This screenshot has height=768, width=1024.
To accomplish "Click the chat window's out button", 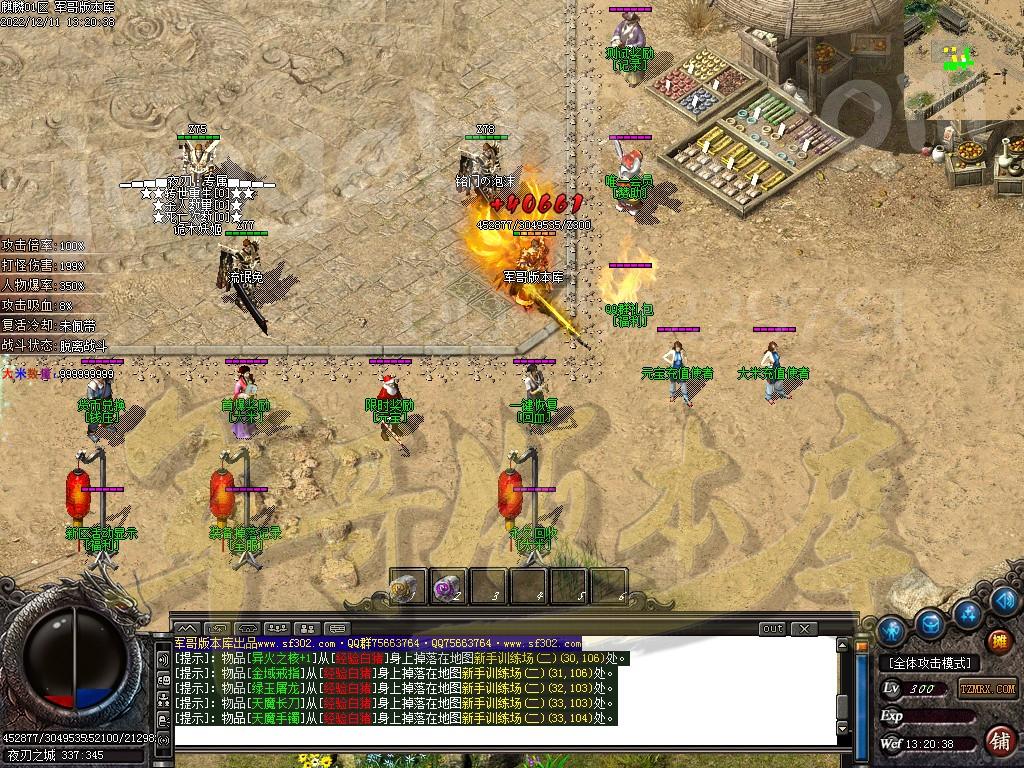I will 772,629.
